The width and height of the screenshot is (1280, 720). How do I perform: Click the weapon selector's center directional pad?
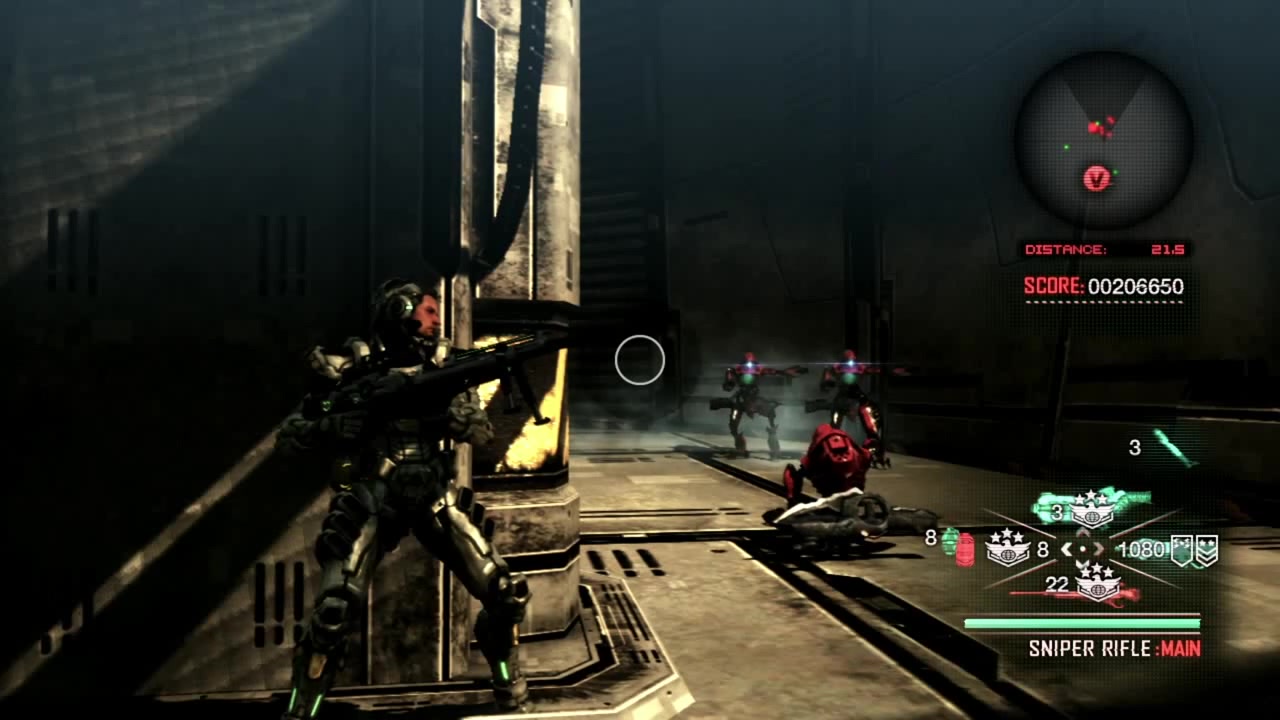(1082, 549)
